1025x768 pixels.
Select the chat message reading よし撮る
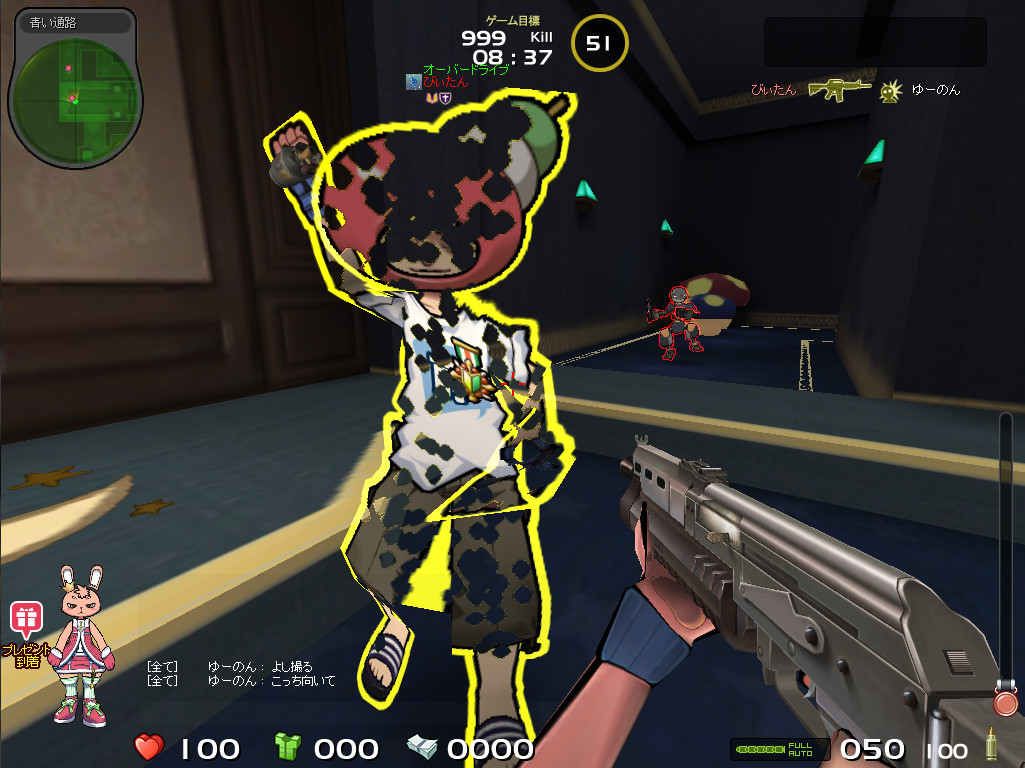point(292,667)
